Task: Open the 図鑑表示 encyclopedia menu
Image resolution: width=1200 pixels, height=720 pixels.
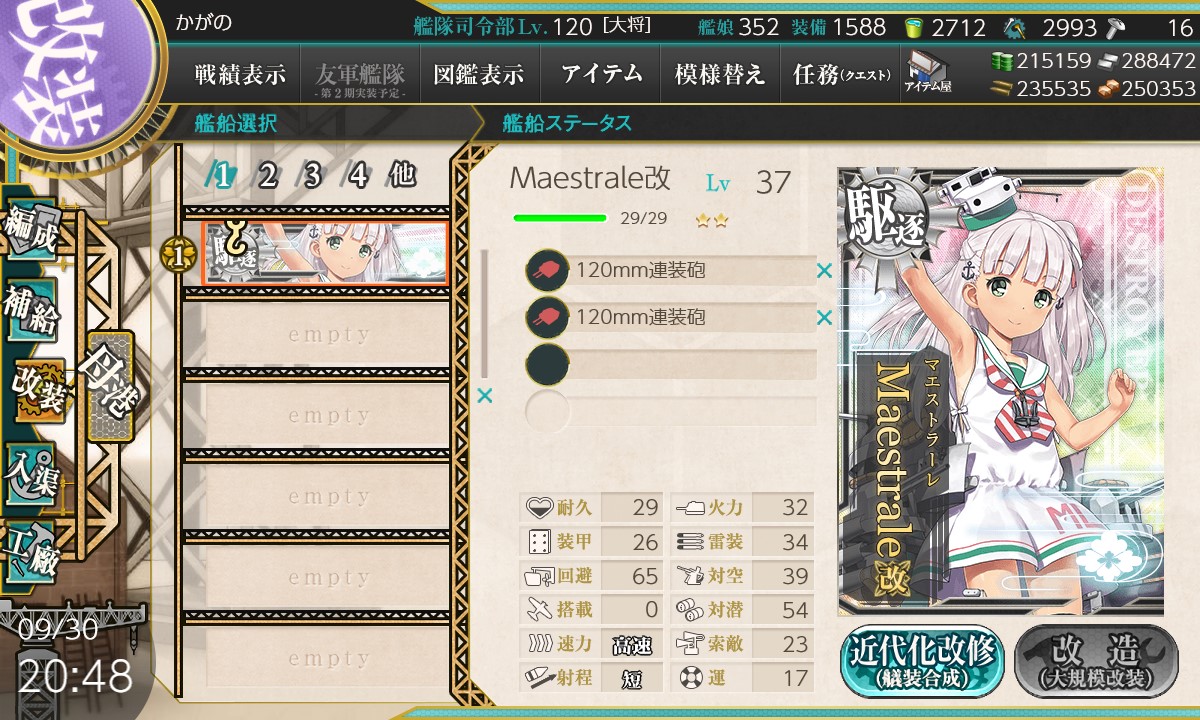Action: coord(479,74)
